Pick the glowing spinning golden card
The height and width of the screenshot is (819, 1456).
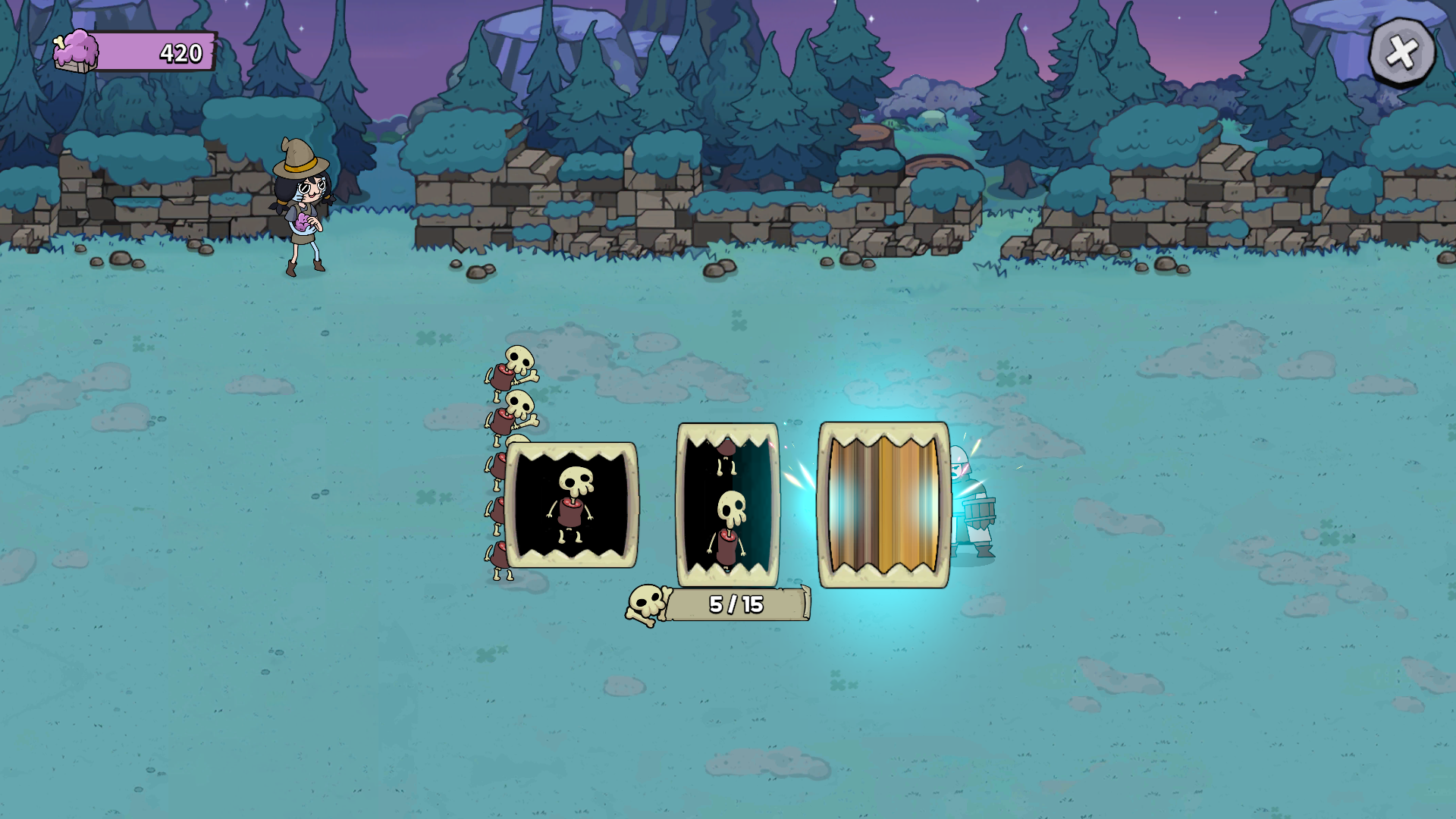pos(883,505)
